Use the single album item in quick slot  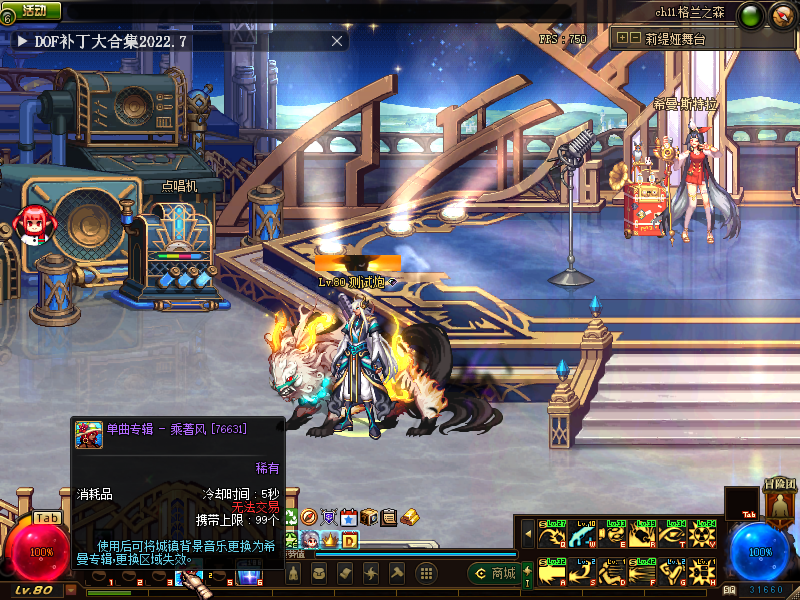tap(186, 575)
